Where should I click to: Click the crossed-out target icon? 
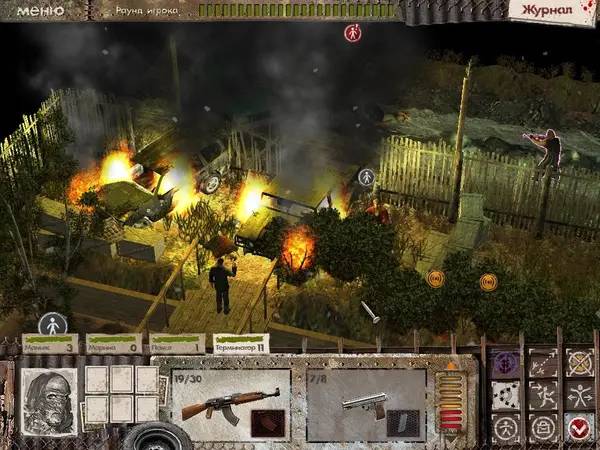579,362
